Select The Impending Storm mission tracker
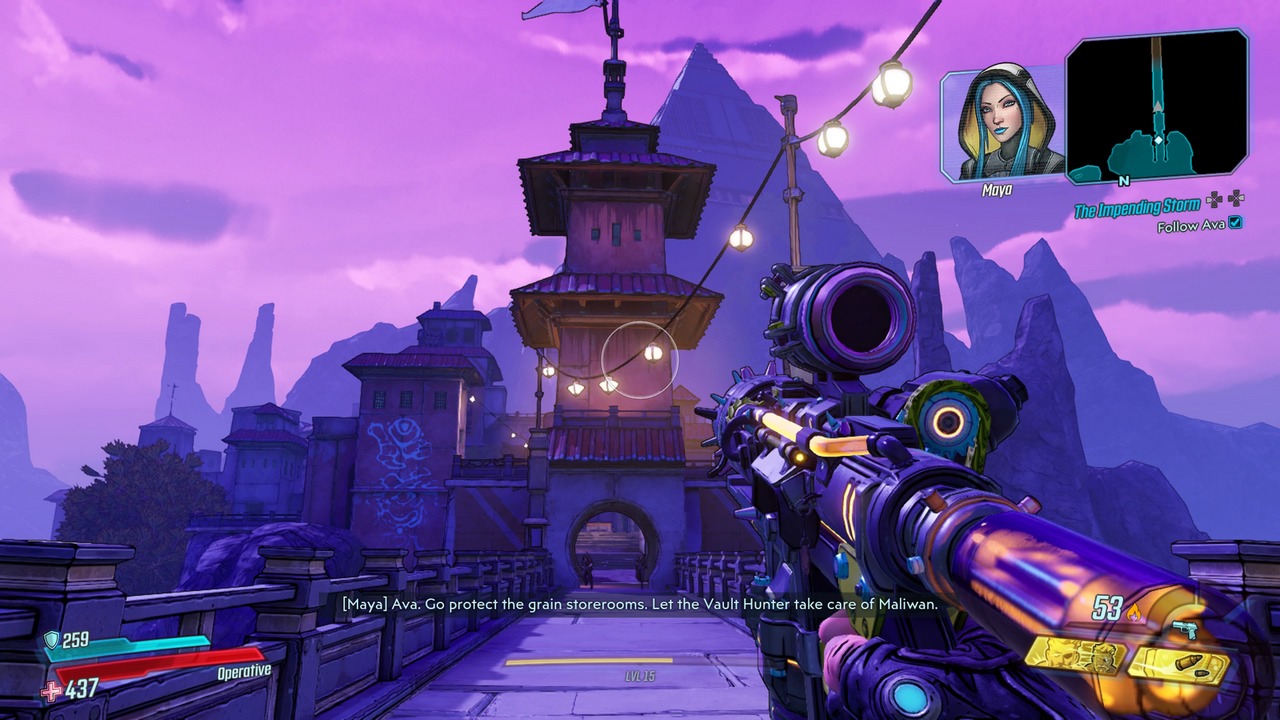This screenshot has height=720, width=1280. [1137, 208]
